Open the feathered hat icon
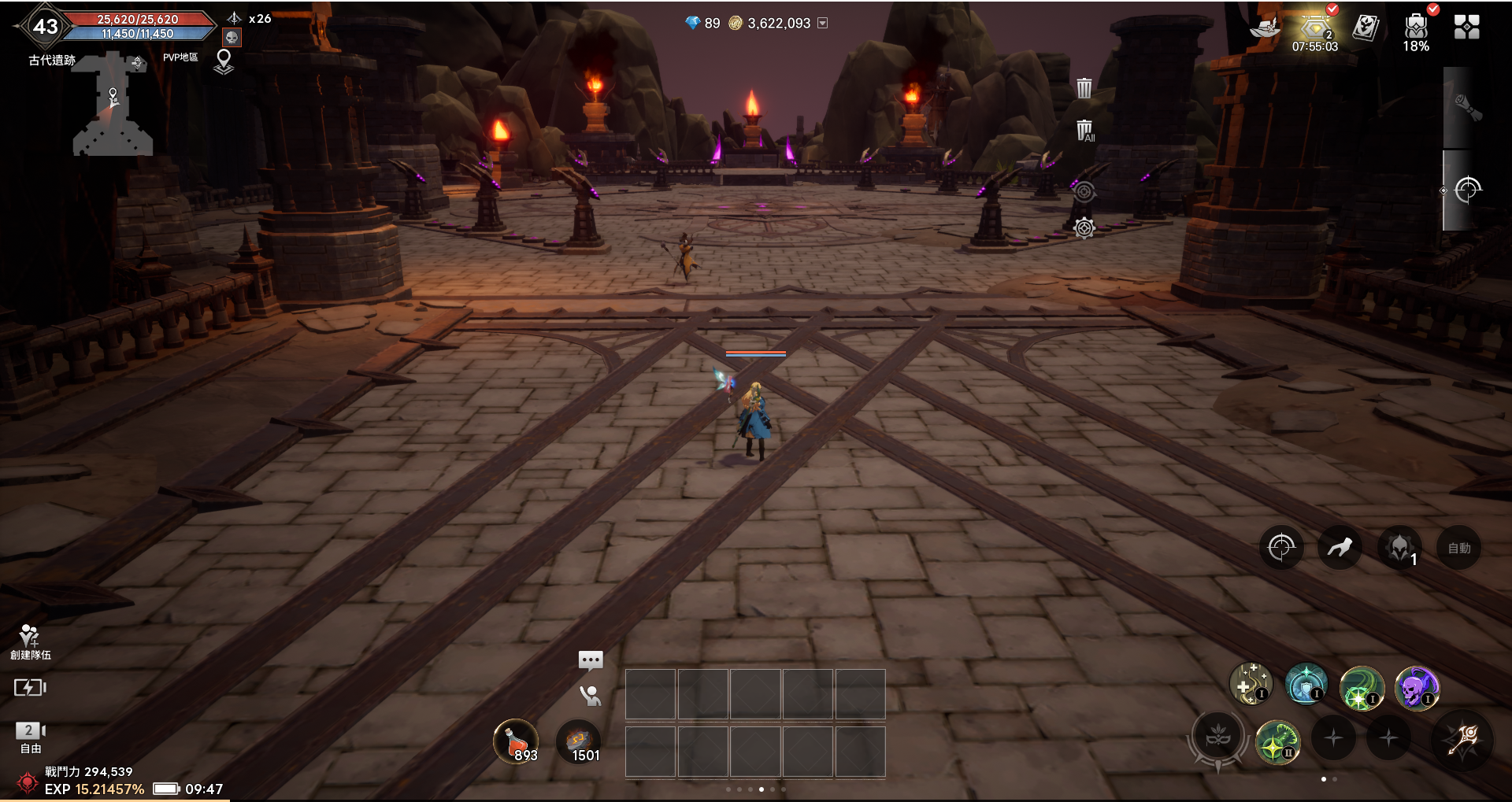The width and height of the screenshot is (1512, 802). click(1265, 28)
